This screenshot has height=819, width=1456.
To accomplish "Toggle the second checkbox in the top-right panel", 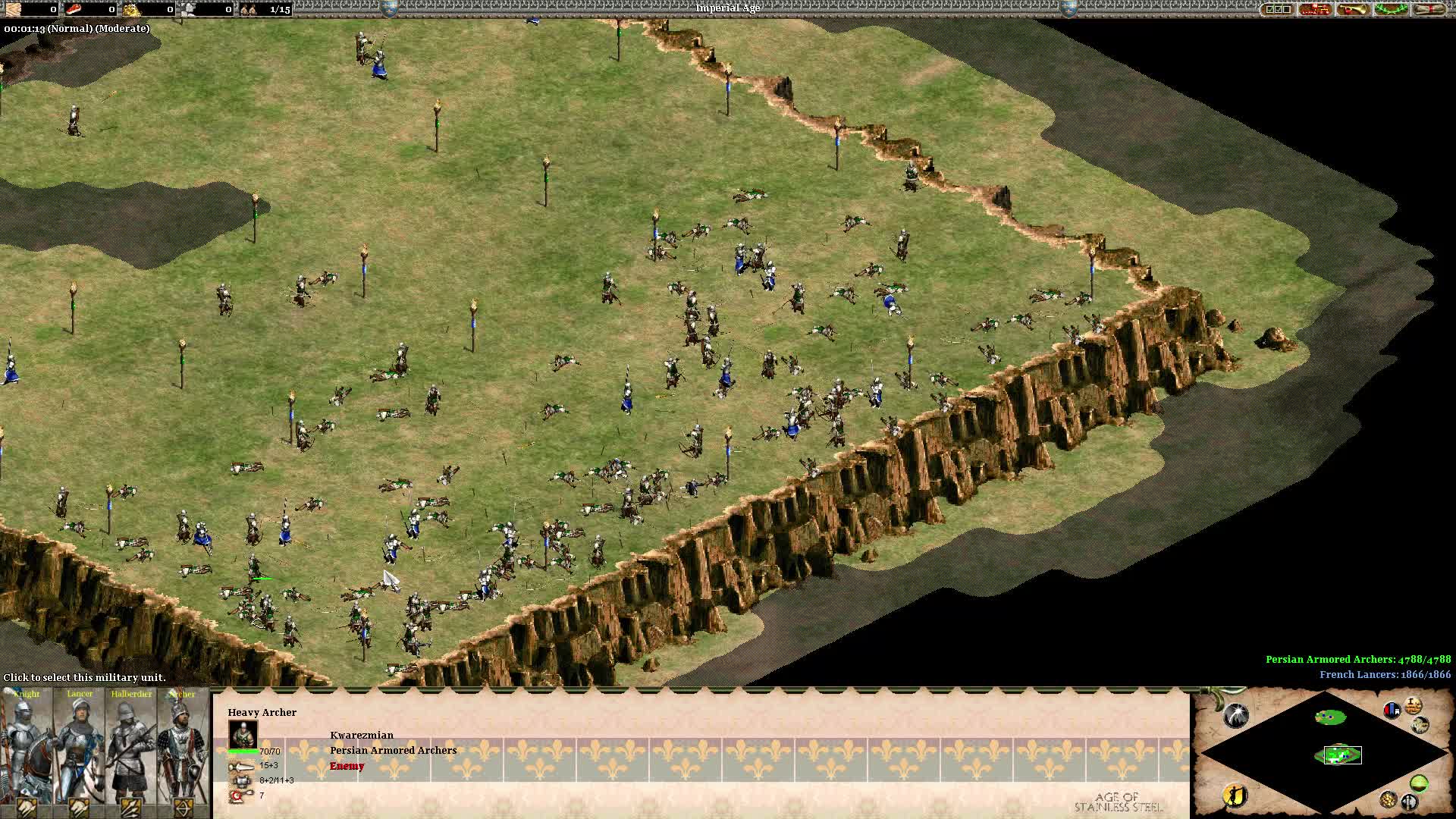I will (x=1279, y=8).
